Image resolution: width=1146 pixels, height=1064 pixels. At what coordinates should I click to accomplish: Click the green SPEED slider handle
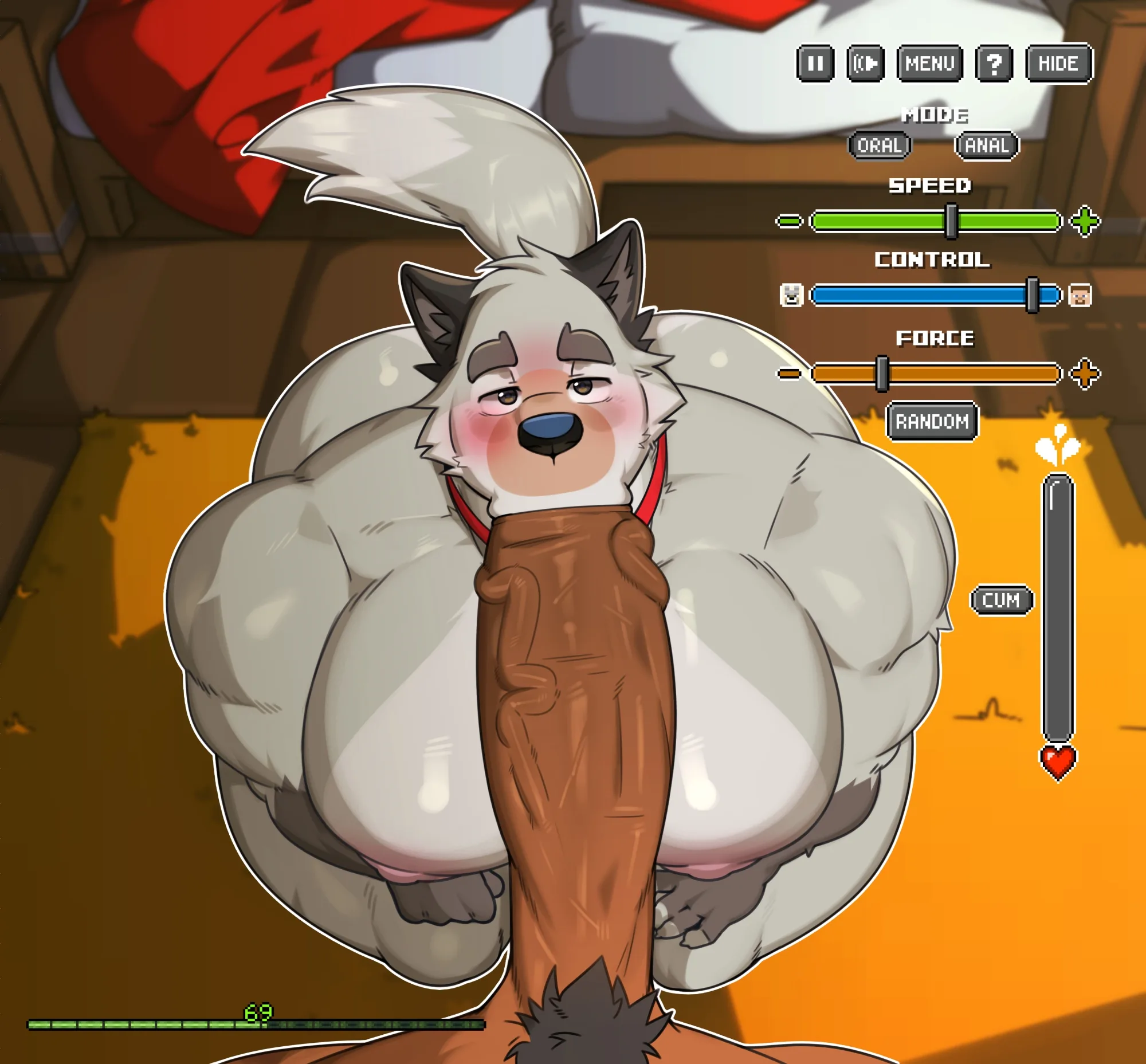pyautogui.click(x=951, y=221)
